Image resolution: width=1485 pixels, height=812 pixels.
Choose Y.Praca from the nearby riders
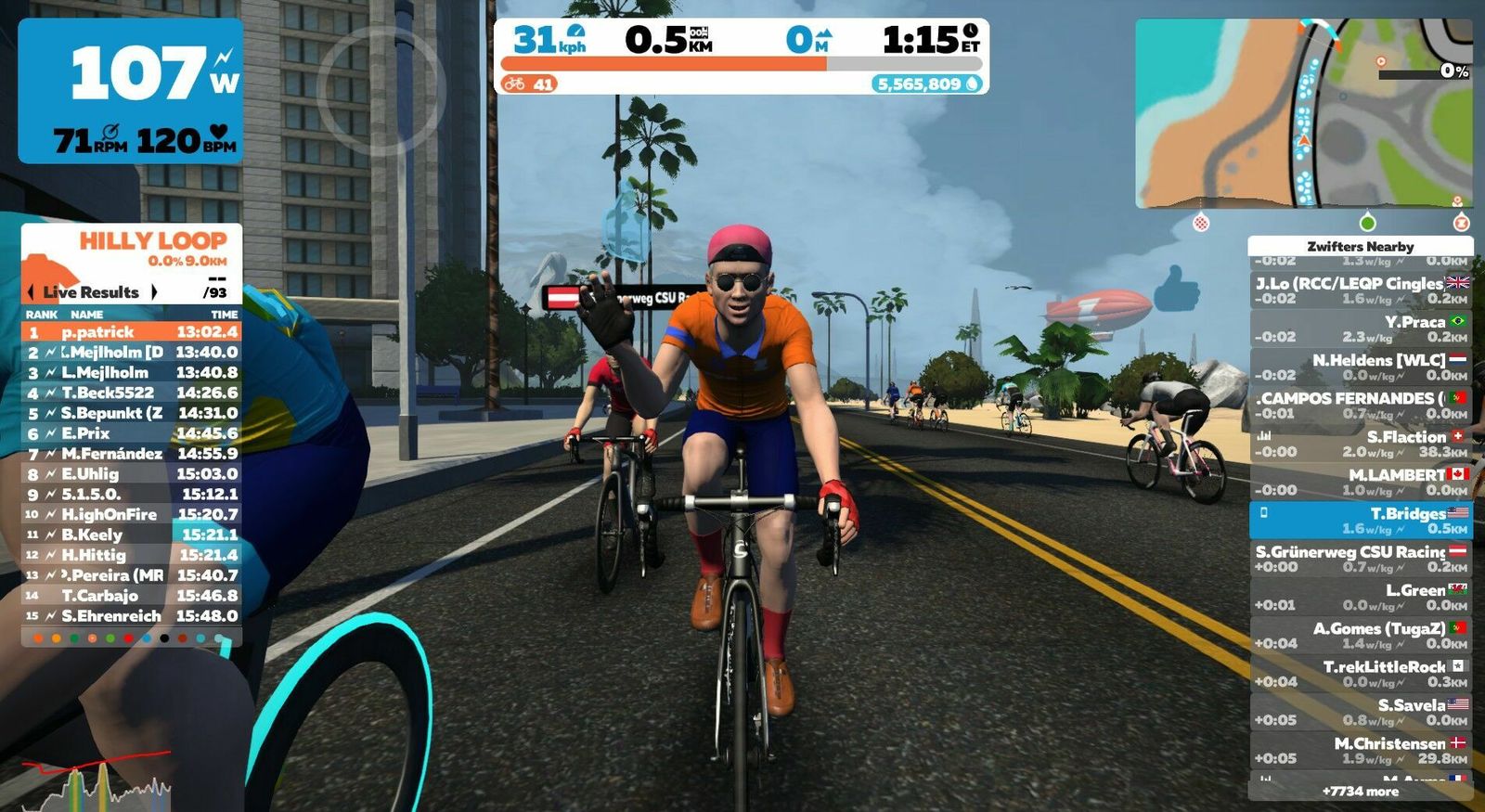1360,329
